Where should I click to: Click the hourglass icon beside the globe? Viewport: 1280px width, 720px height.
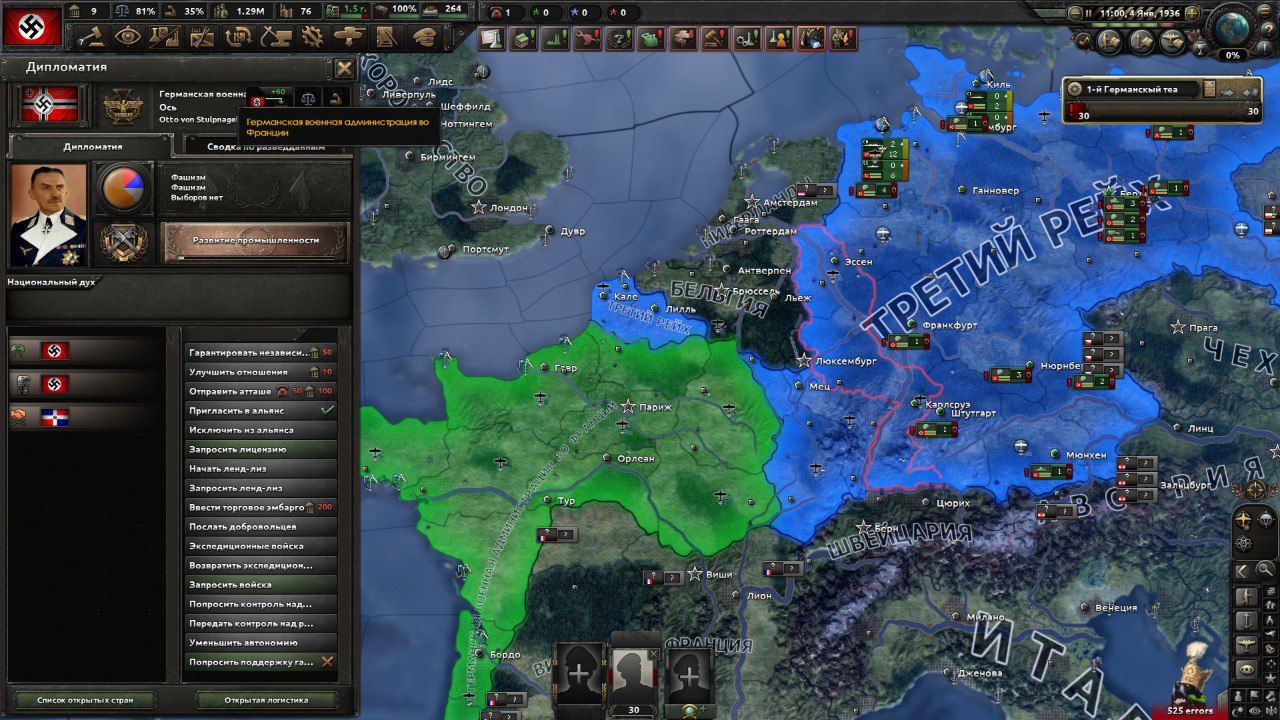point(1201,47)
